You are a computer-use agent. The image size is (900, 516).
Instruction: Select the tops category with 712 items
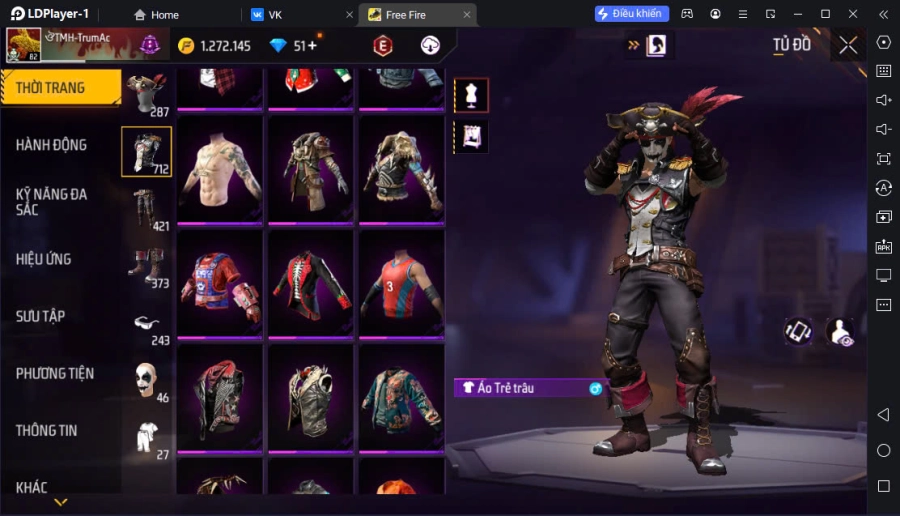click(146, 152)
